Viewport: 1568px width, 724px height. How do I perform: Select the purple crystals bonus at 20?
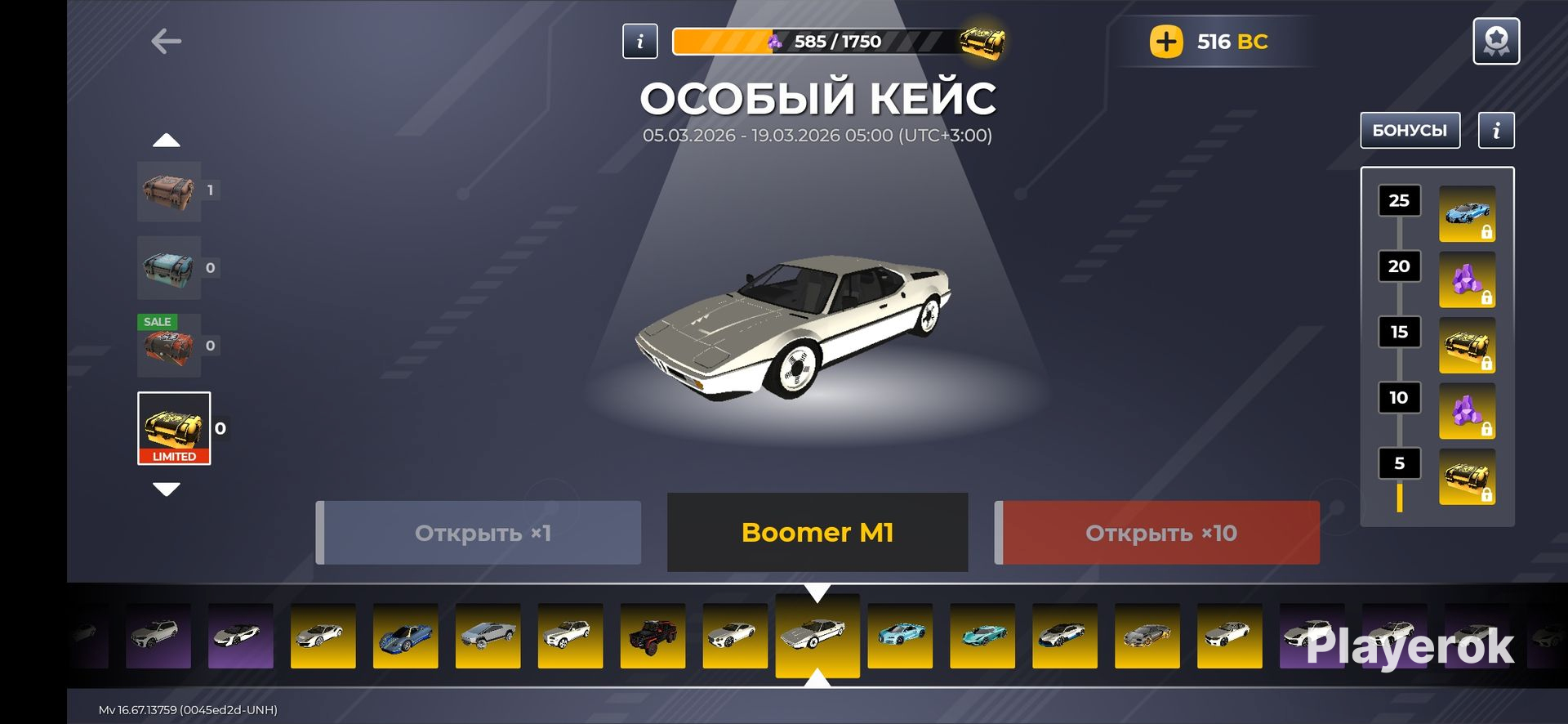[1467, 279]
